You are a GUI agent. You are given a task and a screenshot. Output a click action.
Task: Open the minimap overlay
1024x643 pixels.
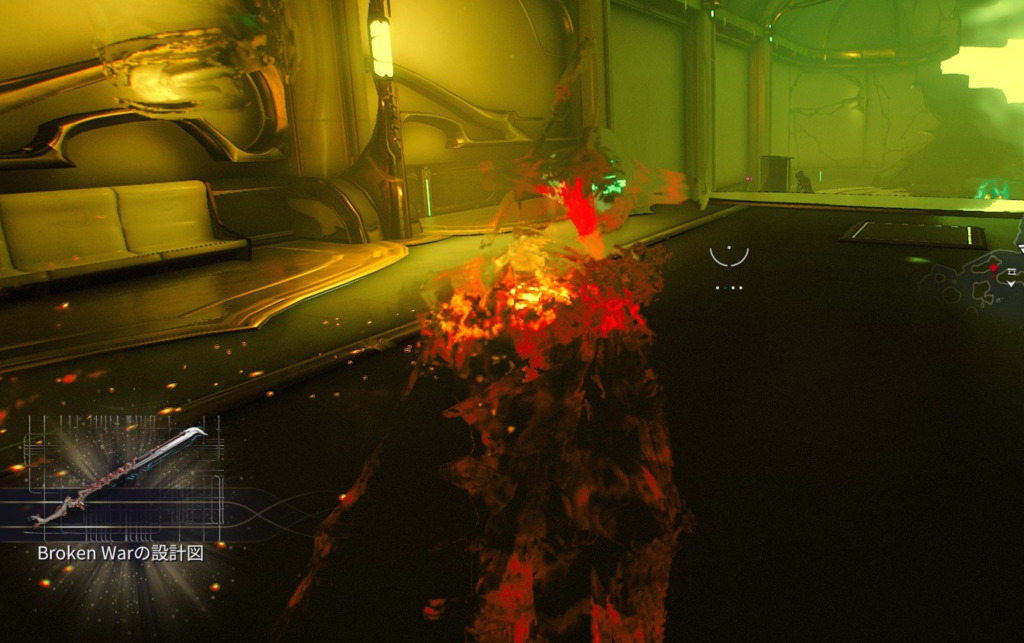coord(975,278)
